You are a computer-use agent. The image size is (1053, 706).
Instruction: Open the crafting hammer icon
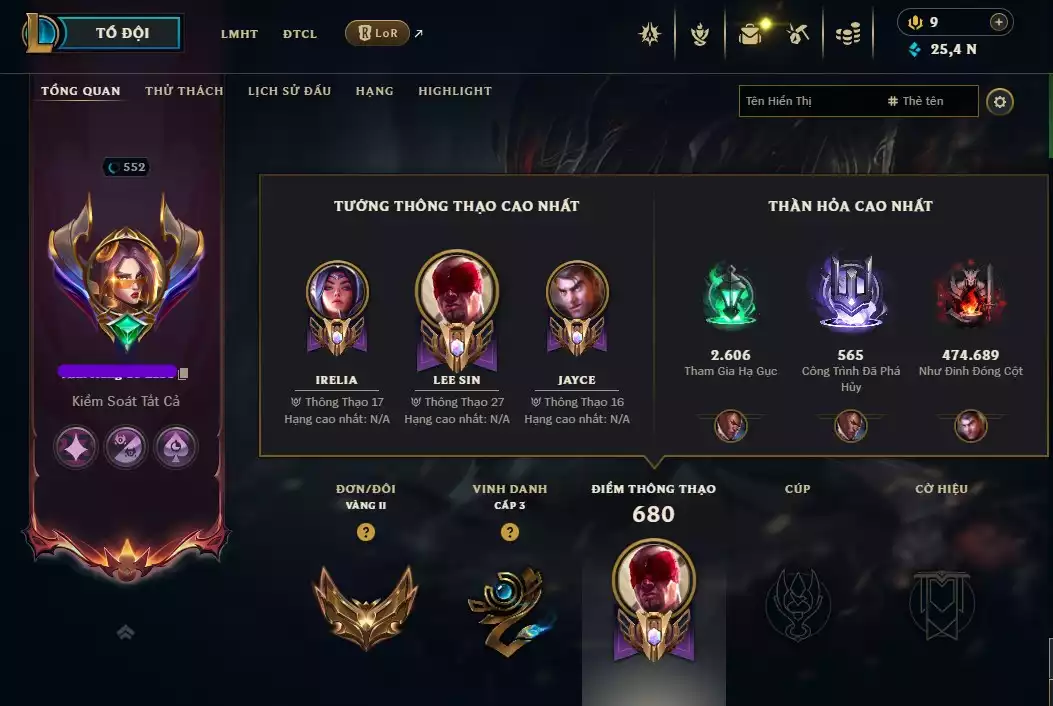797,34
